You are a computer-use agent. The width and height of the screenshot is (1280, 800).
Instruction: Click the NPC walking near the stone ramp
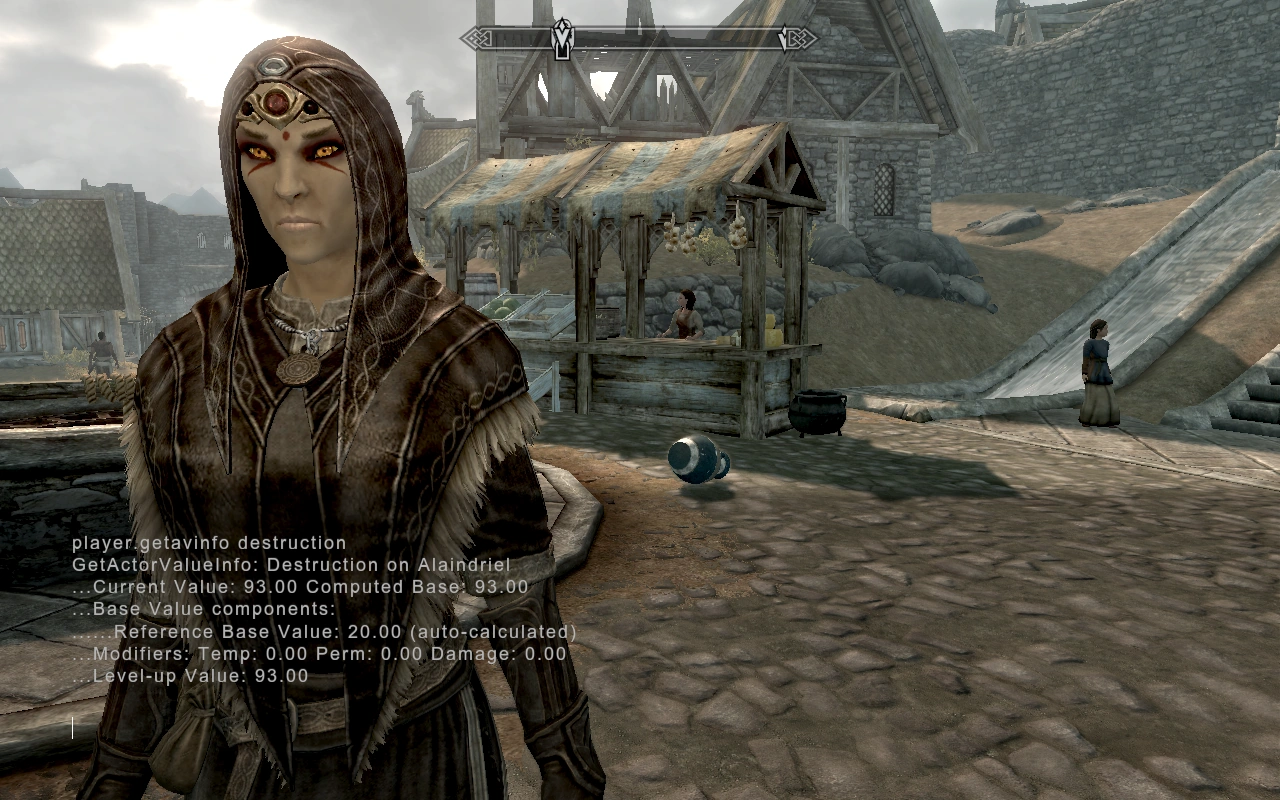(x=1097, y=365)
